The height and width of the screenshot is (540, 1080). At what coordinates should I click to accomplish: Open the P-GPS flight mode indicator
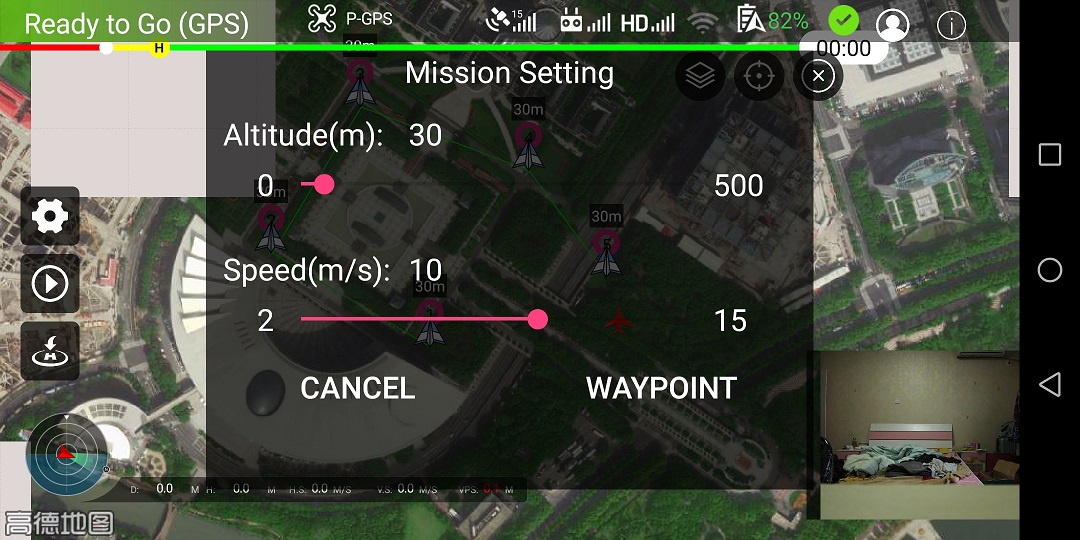tap(350, 18)
